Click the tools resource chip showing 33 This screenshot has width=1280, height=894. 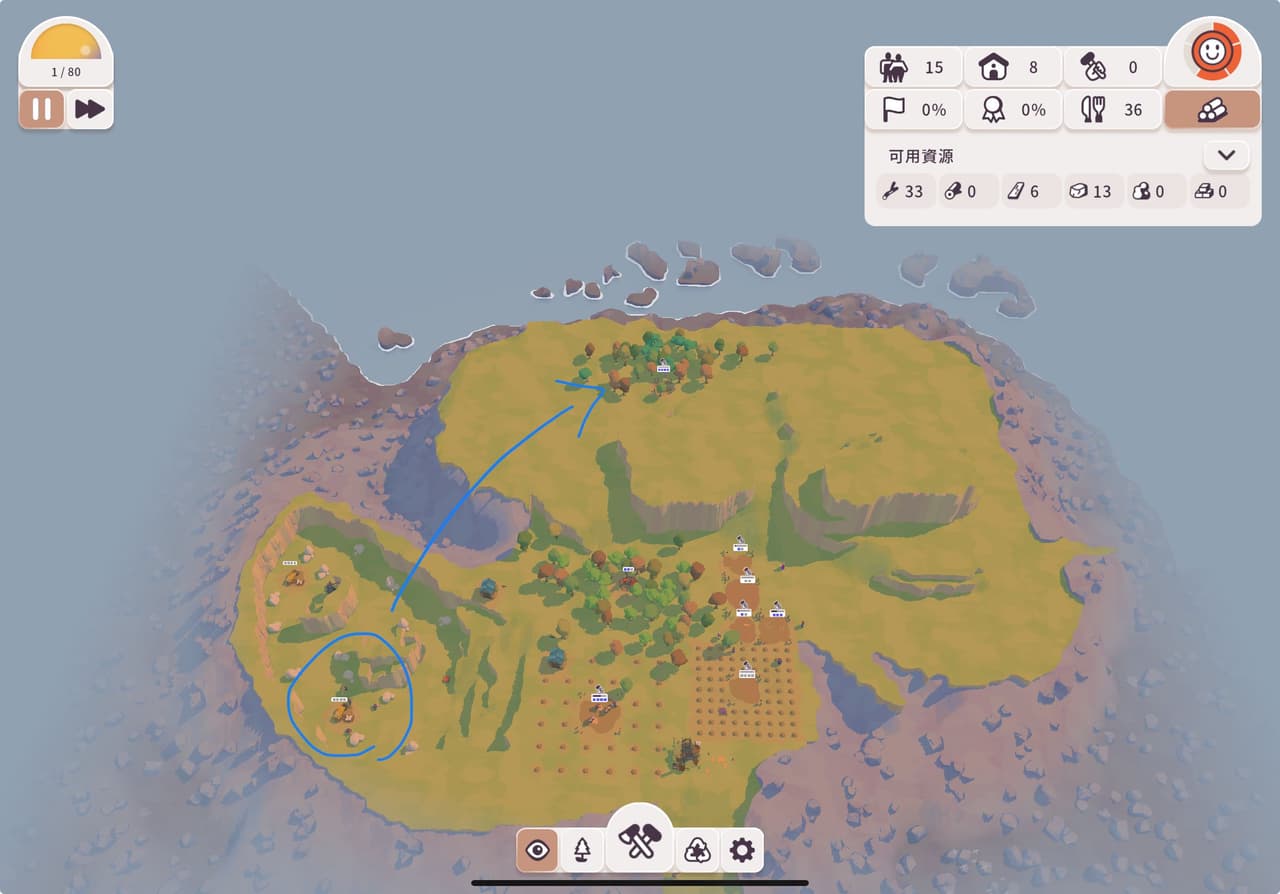coord(903,191)
